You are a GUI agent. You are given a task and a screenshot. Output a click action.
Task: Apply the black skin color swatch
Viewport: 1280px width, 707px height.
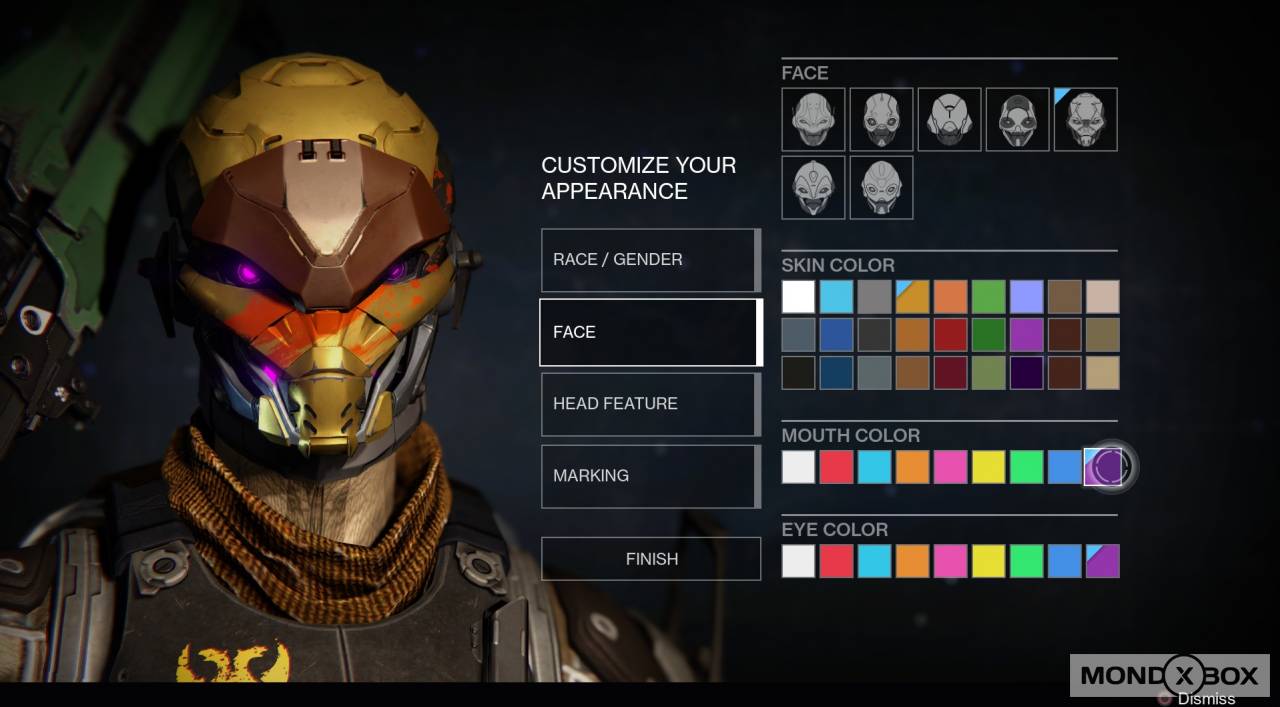(798, 373)
